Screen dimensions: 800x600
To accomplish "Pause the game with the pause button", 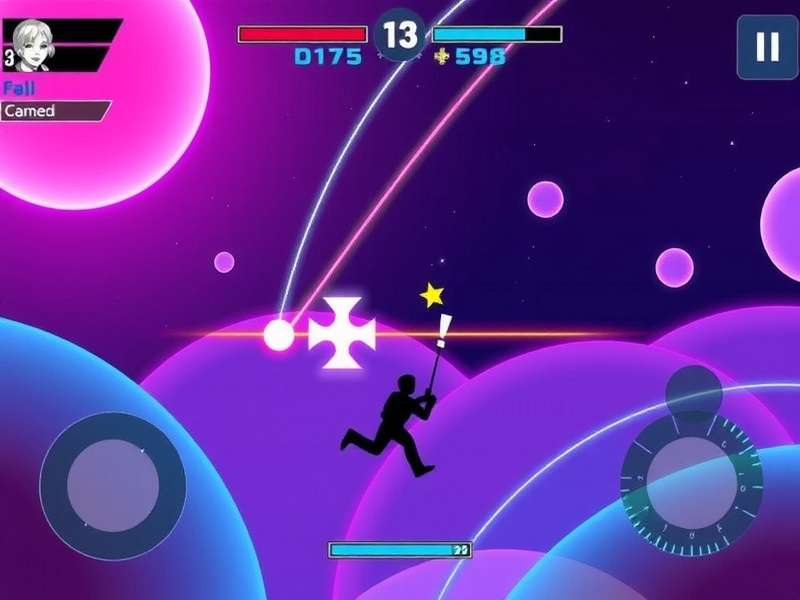I will 767,47.
